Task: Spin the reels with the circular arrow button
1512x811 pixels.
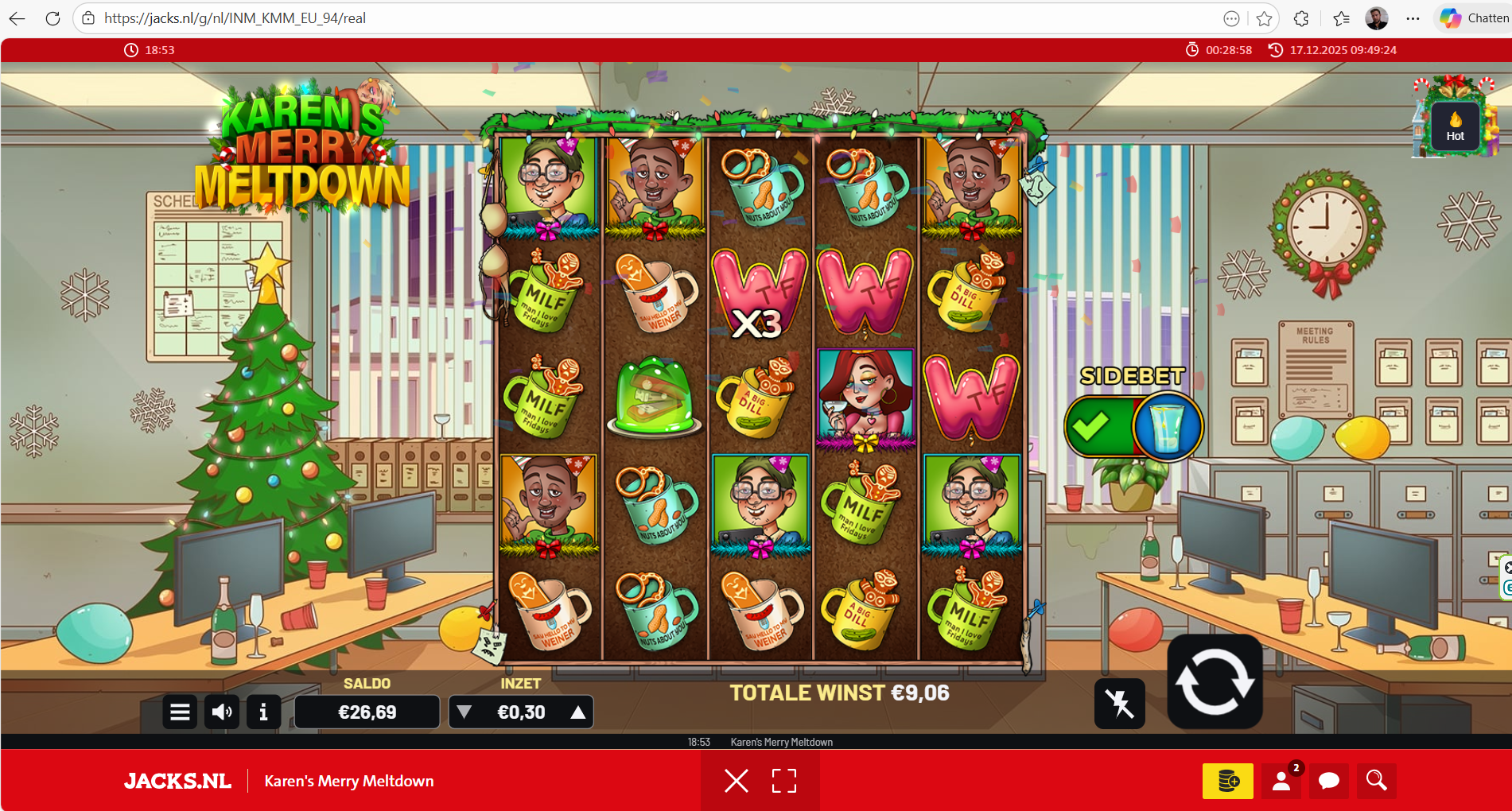Action: (x=1215, y=682)
